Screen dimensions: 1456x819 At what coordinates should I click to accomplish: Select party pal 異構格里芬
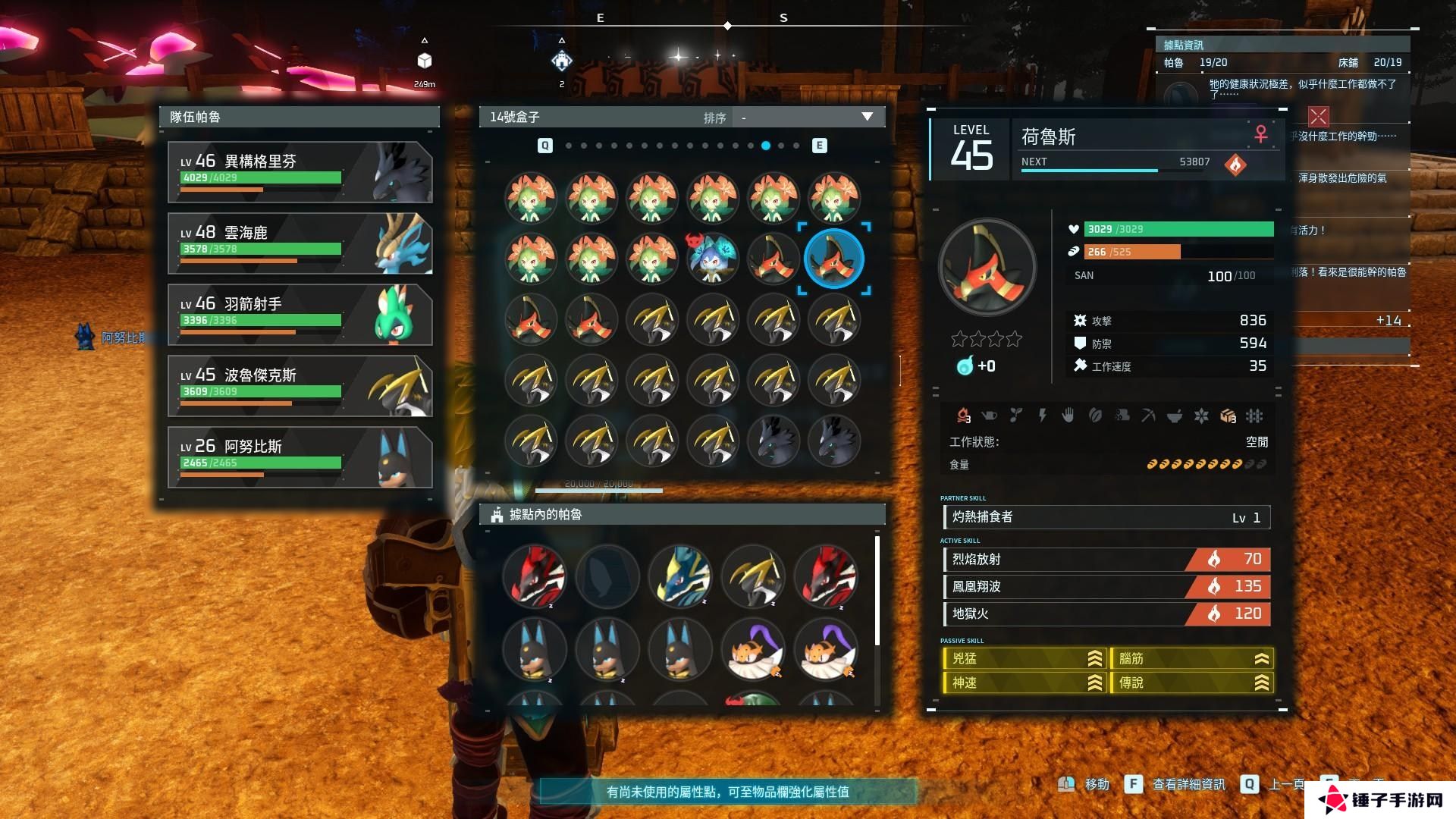[300, 172]
